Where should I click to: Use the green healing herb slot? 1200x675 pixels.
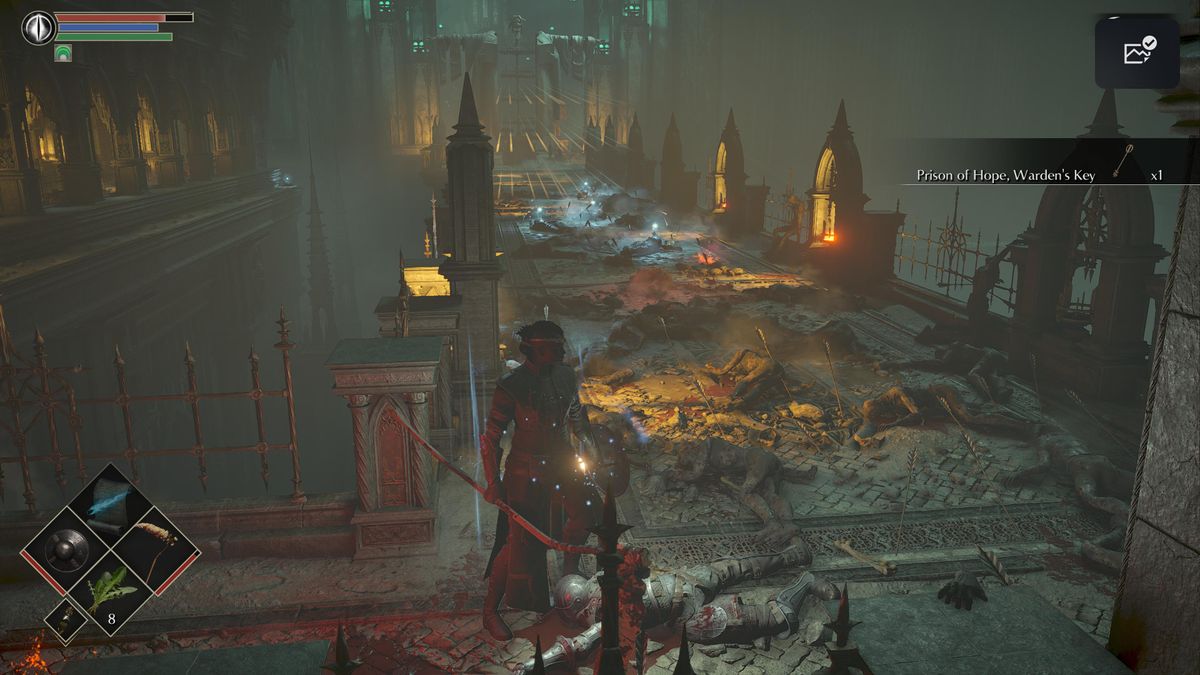point(108,592)
